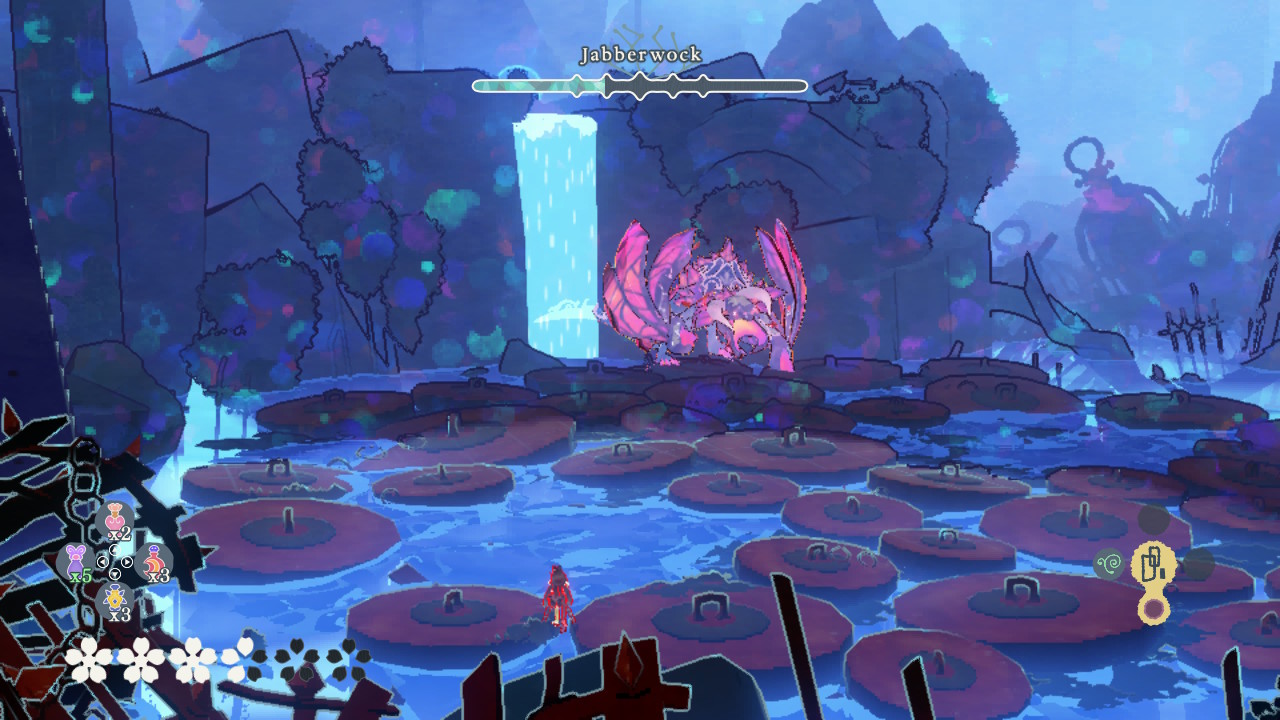This screenshot has width=1280, height=720.
Task: Activate the green spiral ability icon
Action: click(x=1108, y=565)
